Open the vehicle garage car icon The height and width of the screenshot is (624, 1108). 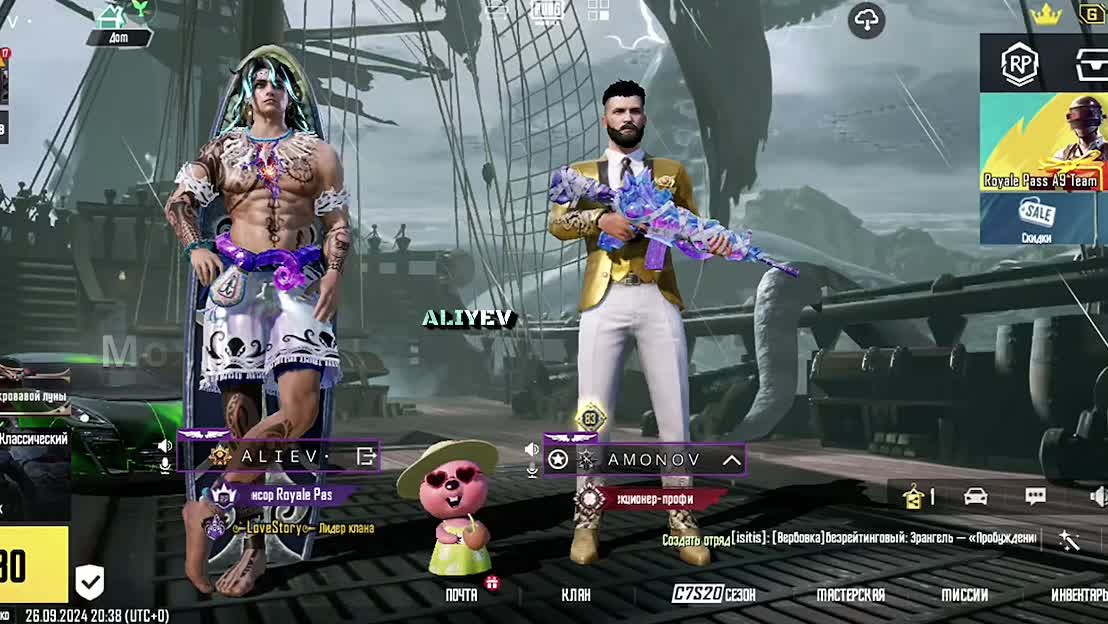point(975,496)
